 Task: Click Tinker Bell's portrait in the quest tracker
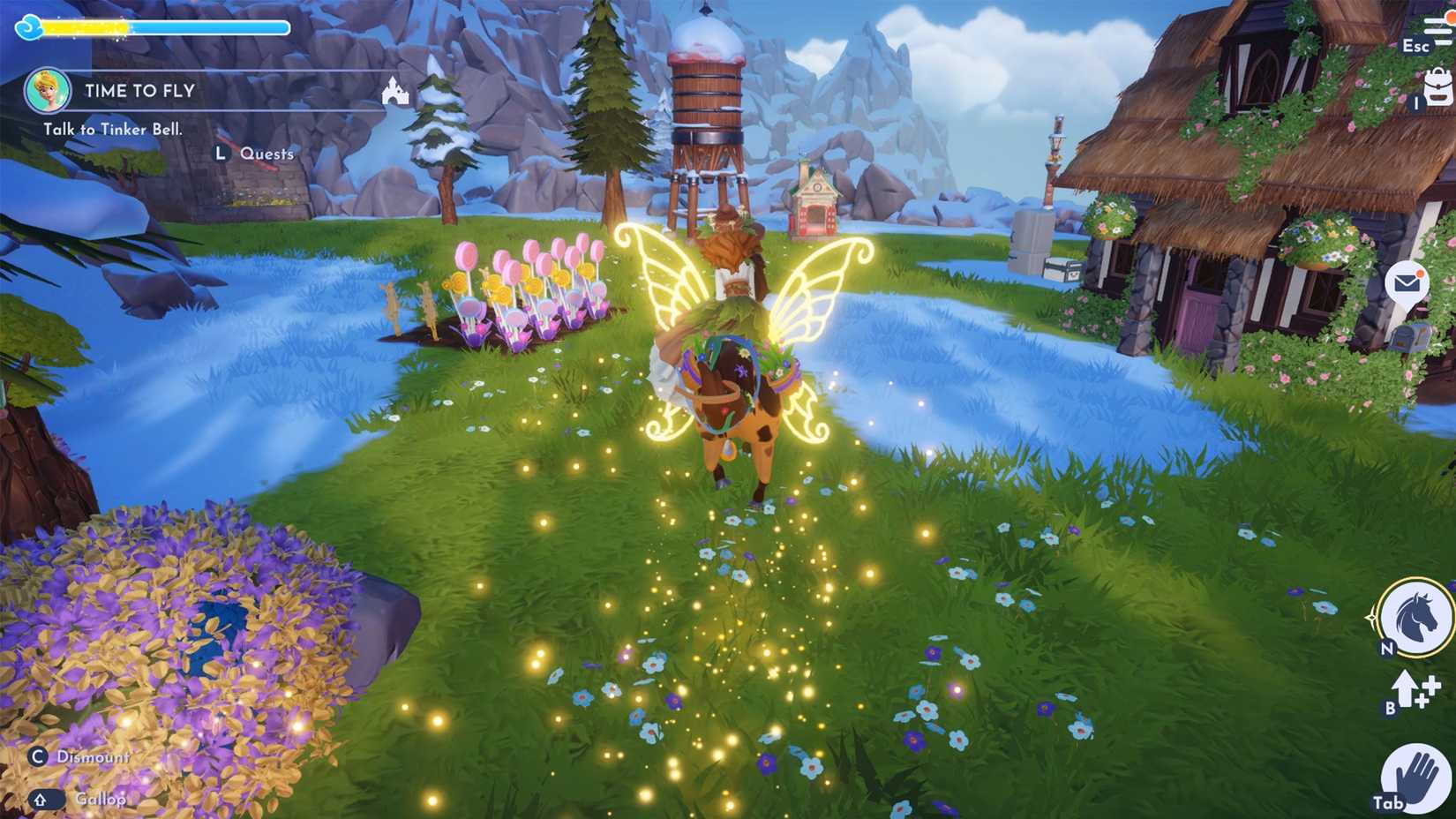click(49, 89)
